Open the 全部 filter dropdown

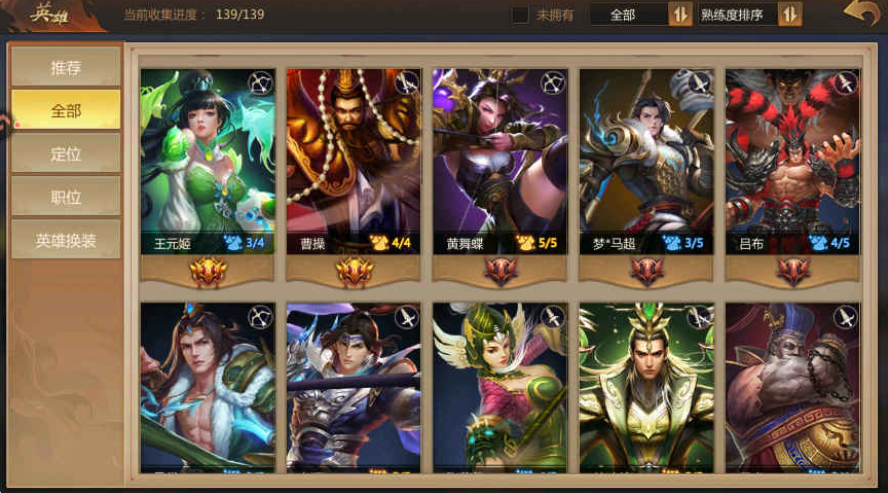640,15
